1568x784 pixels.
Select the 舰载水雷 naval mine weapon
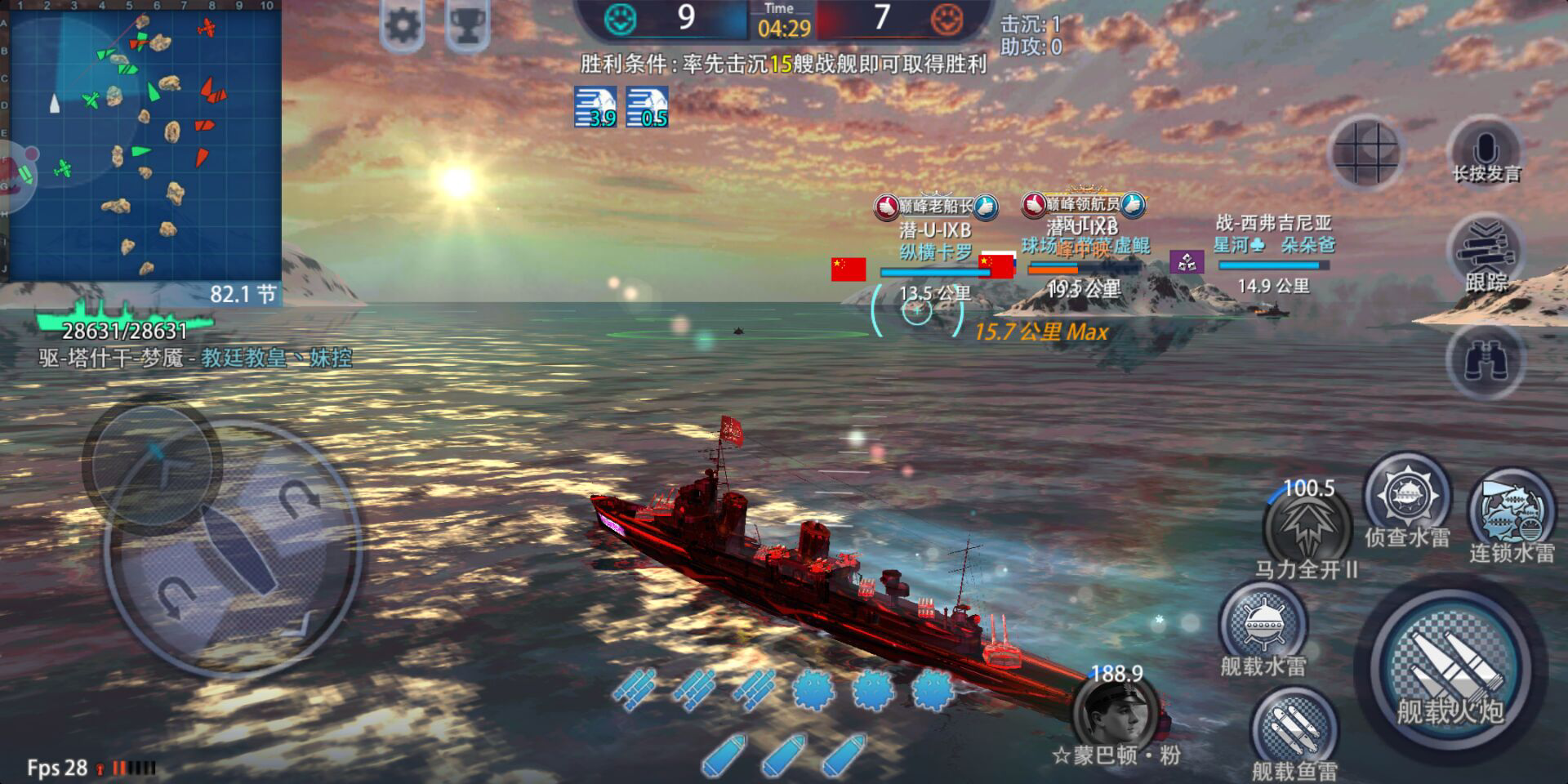point(1263,626)
